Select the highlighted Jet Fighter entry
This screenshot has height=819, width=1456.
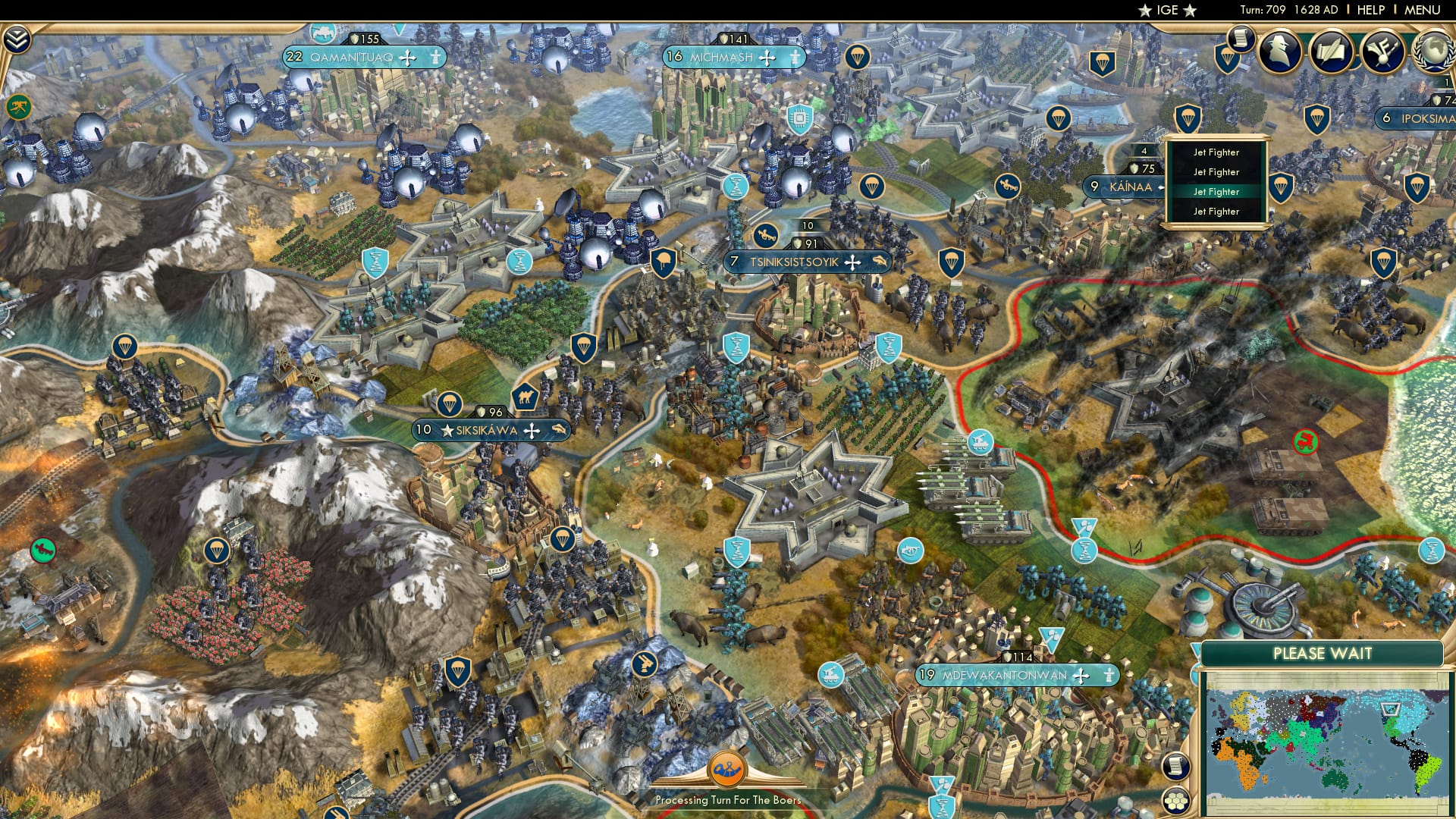(x=1215, y=192)
